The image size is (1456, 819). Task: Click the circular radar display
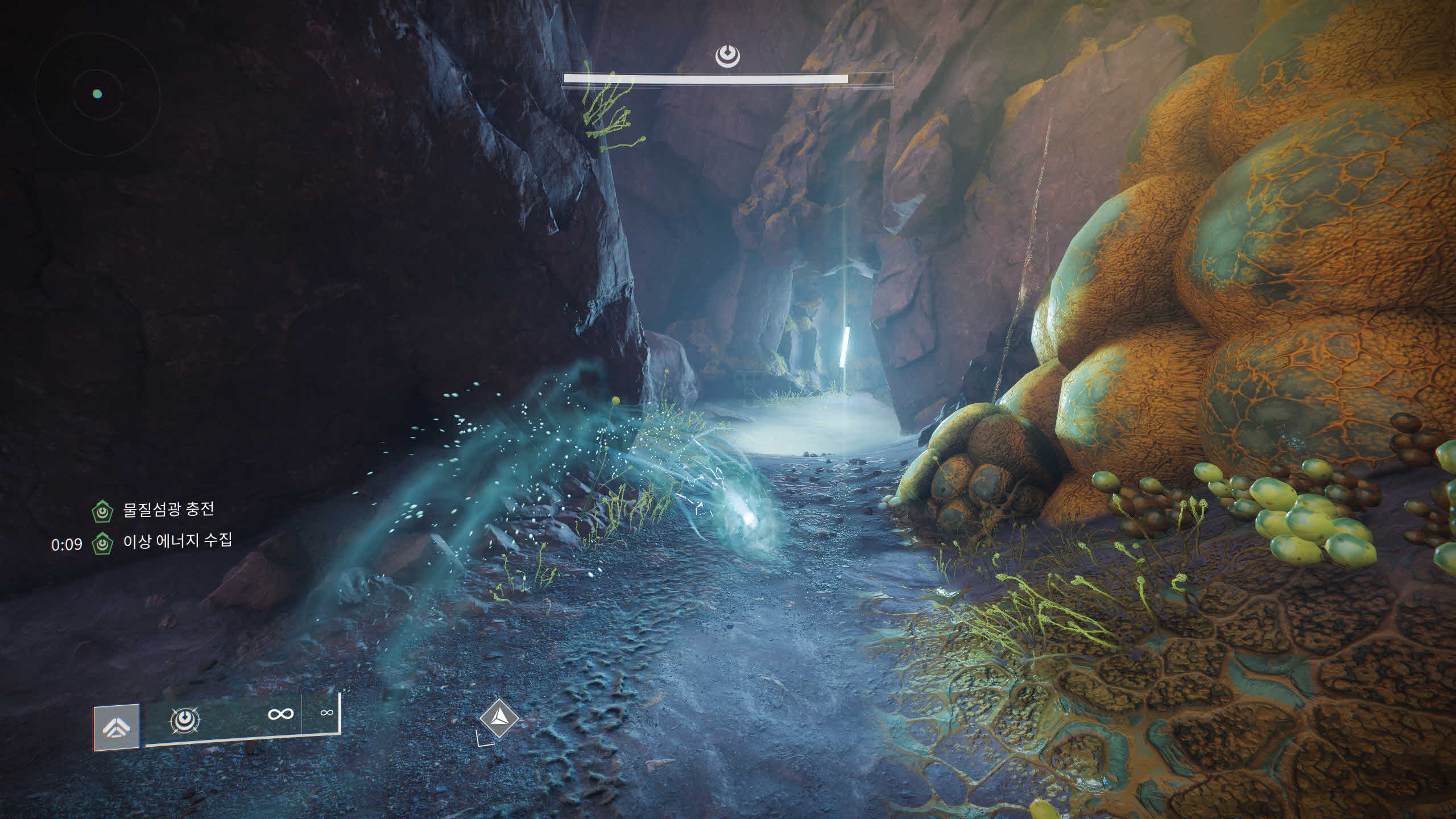pos(97,94)
